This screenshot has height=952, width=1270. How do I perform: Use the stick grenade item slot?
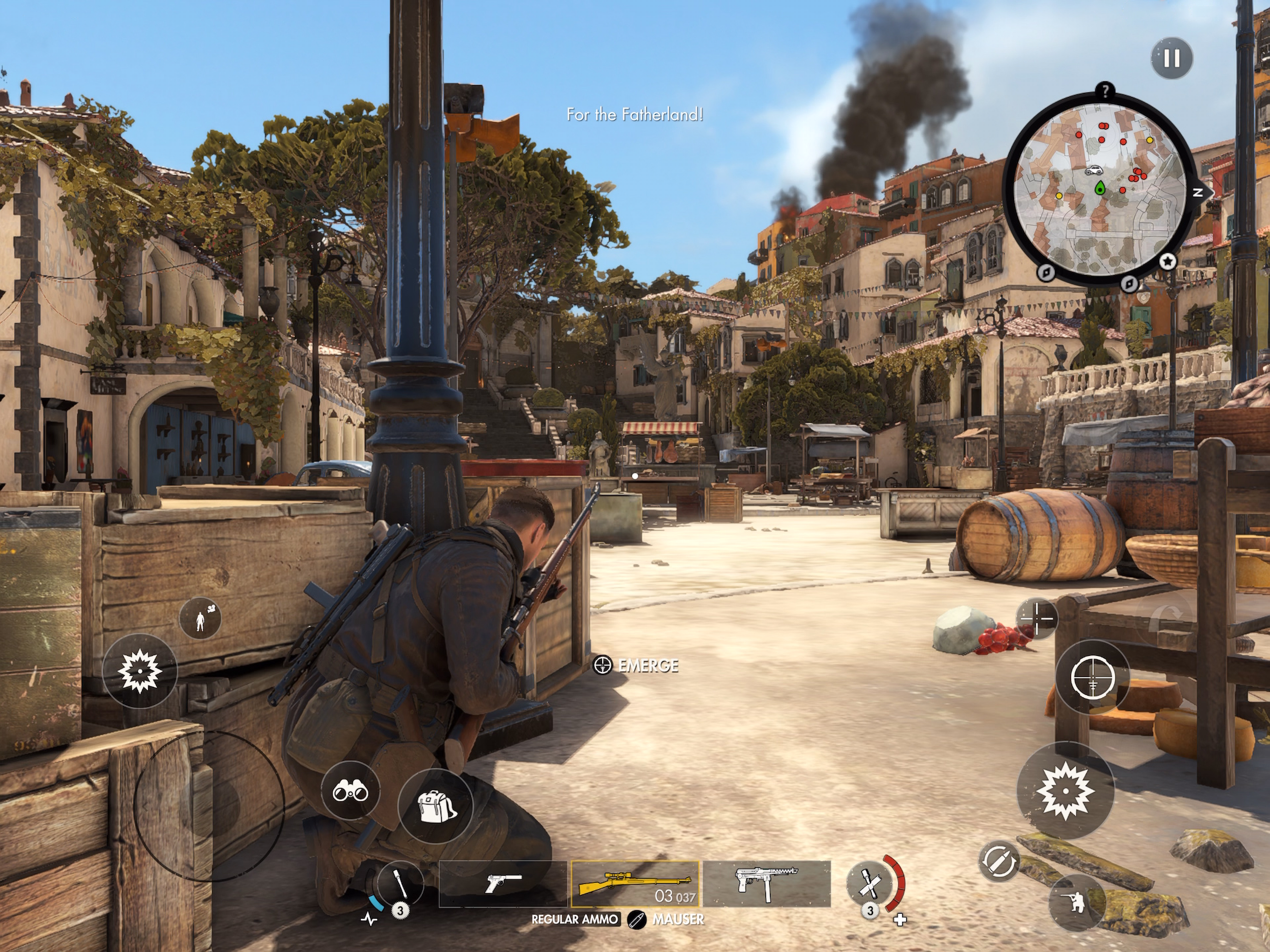pos(400,885)
